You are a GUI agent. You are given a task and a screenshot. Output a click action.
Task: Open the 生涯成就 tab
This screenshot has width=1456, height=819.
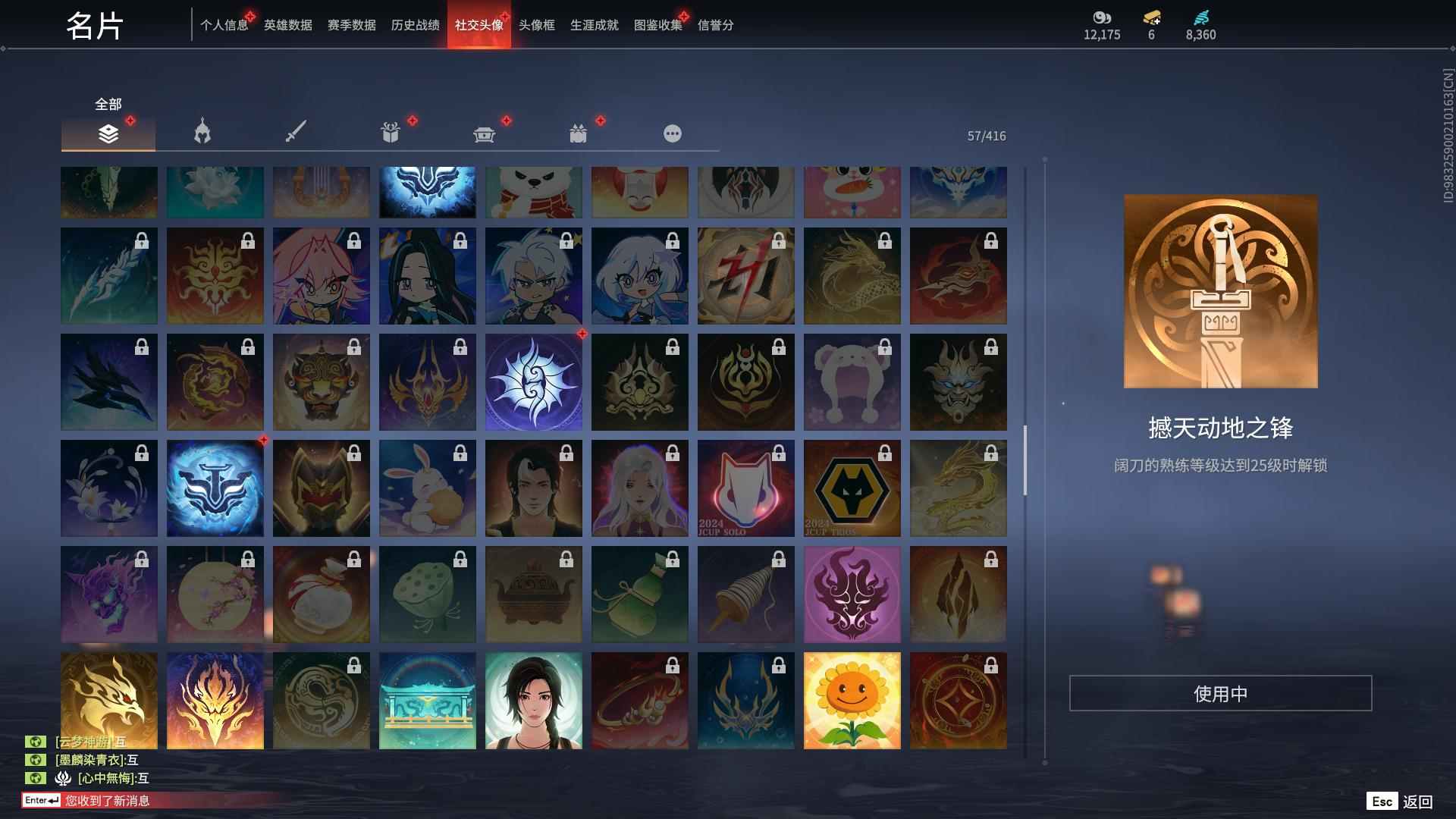click(x=593, y=25)
